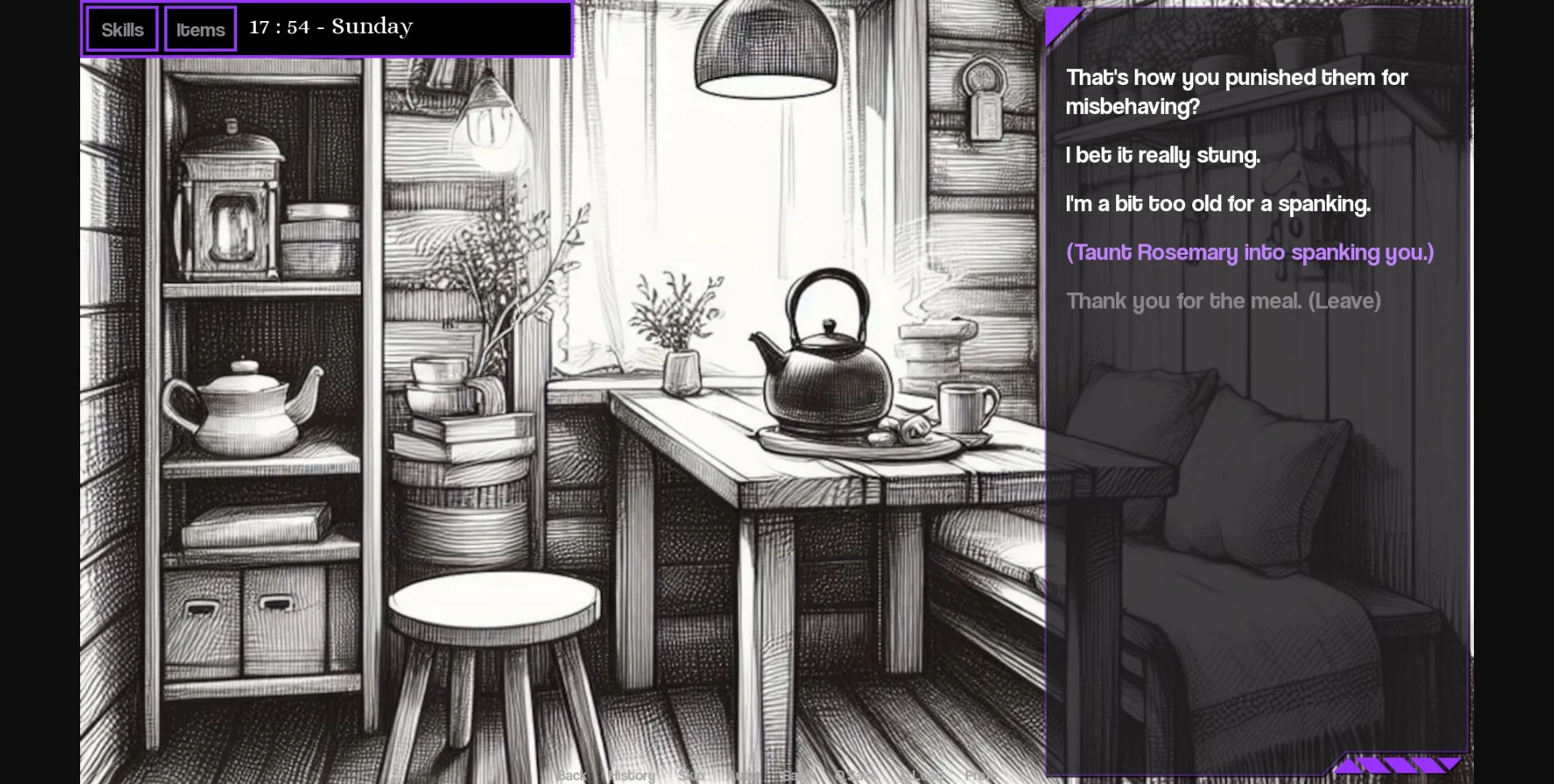Select the dialogue line 'I bet it really stung.'
1554x784 pixels.
pyautogui.click(x=1163, y=155)
